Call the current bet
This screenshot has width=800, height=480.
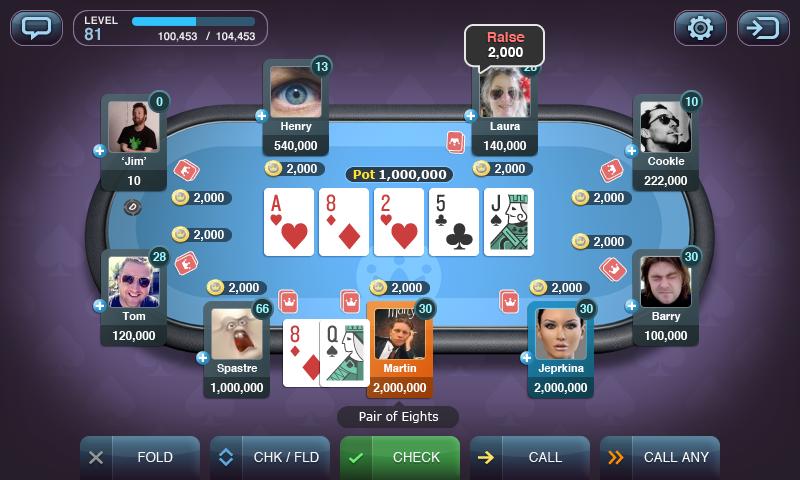pyautogui.click(x=529, y=457)
